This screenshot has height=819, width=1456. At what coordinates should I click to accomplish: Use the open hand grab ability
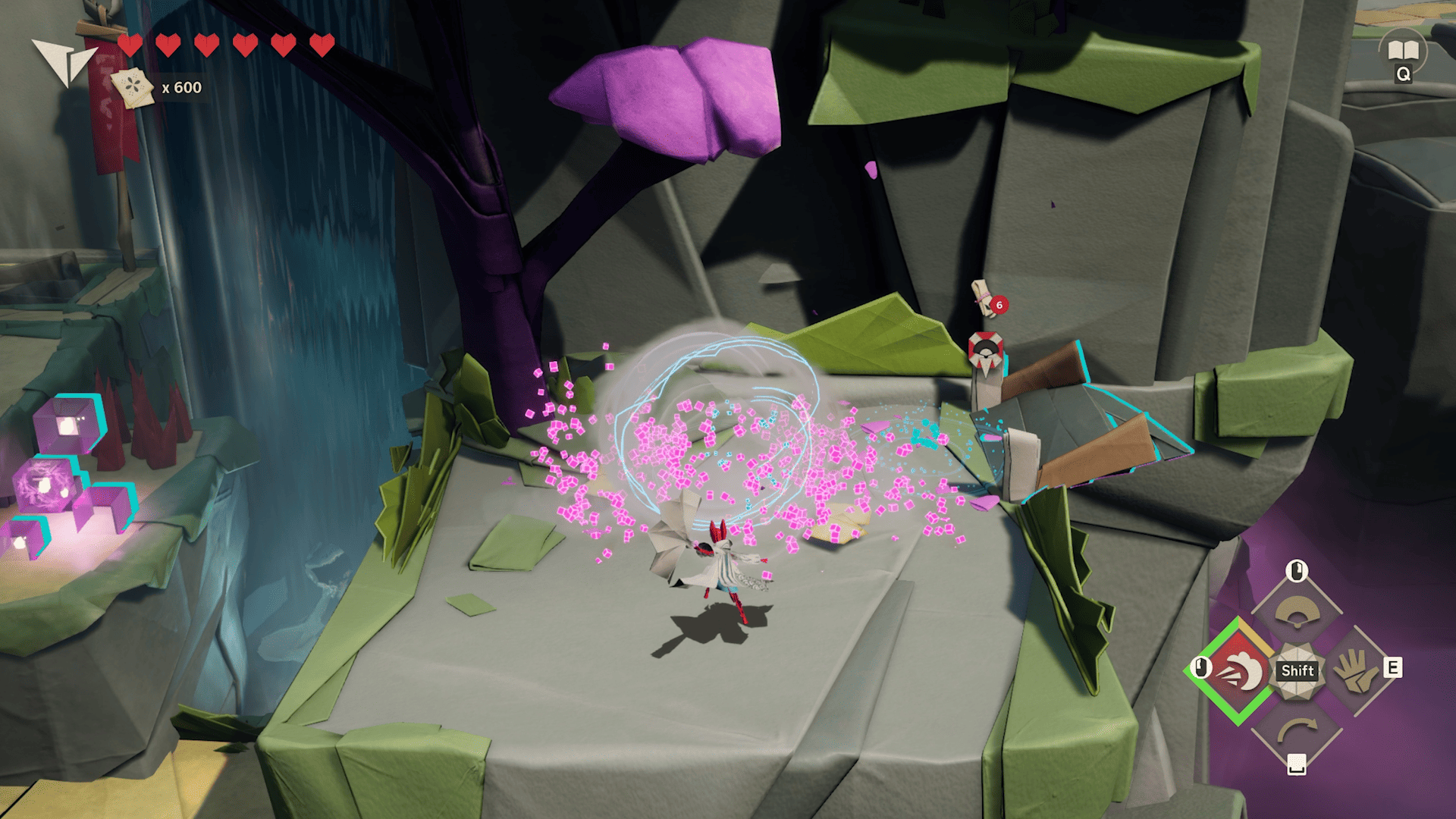click(x=1356, y=670)
